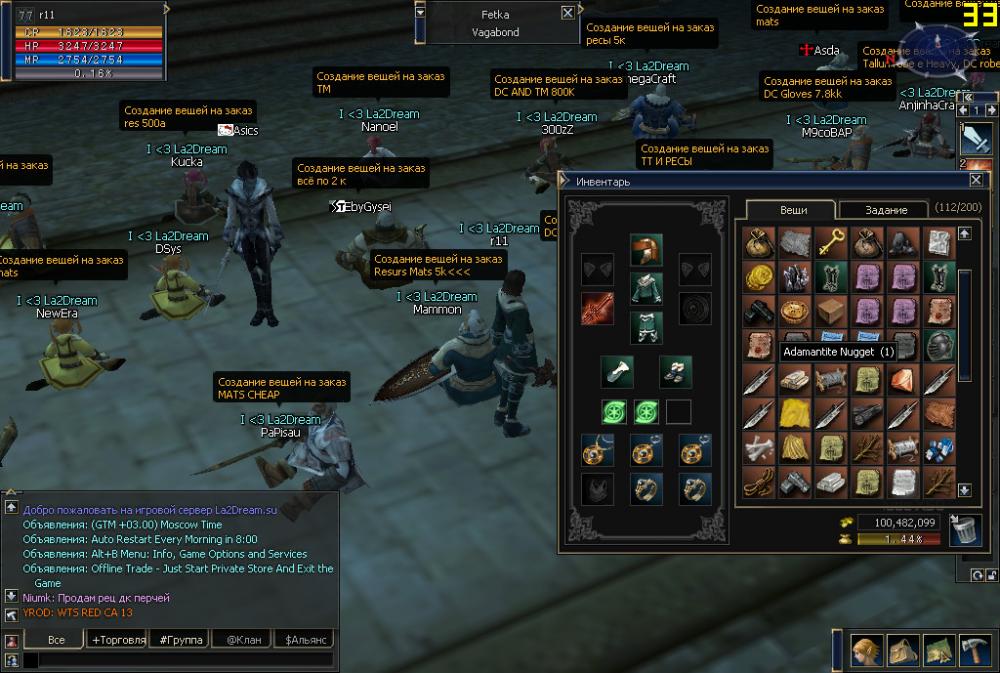Show all messages with the Все tab
The height and width of the screenshot is (673, 1000).
click(56, 639)
